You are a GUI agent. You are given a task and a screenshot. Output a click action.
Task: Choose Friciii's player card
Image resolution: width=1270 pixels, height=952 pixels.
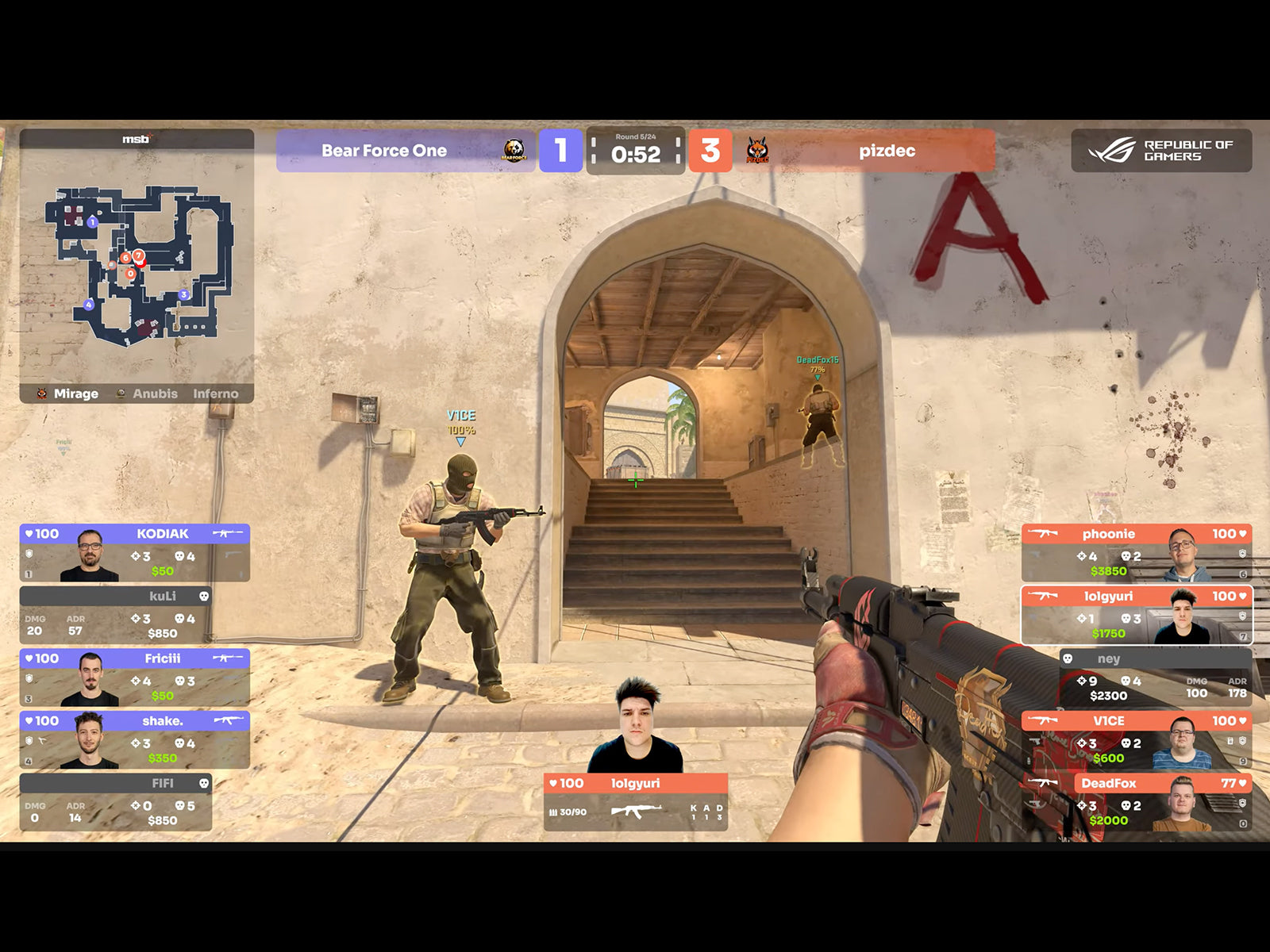coord(135,678)
